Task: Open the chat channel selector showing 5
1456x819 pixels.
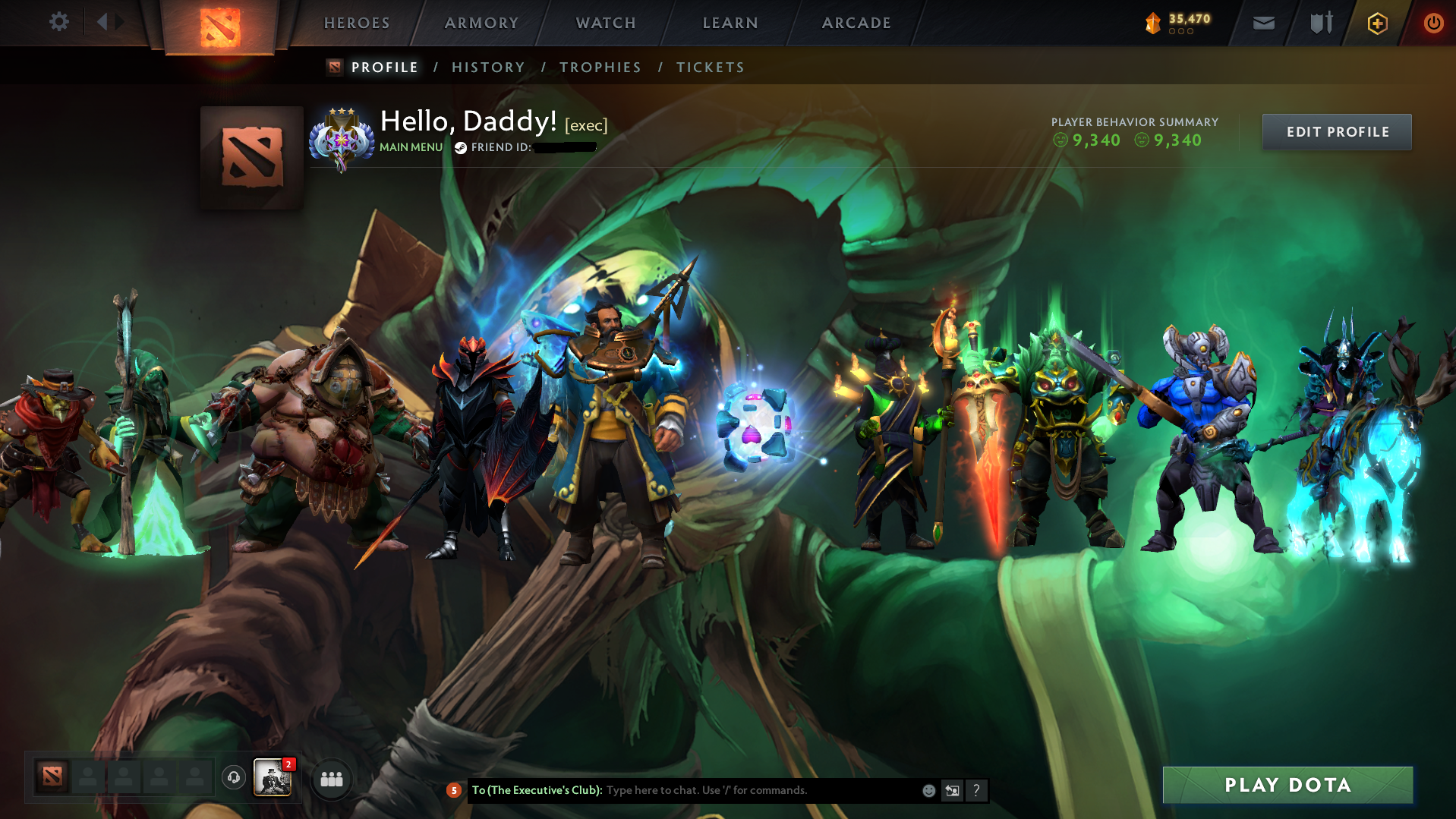Action: coord(454,790)
